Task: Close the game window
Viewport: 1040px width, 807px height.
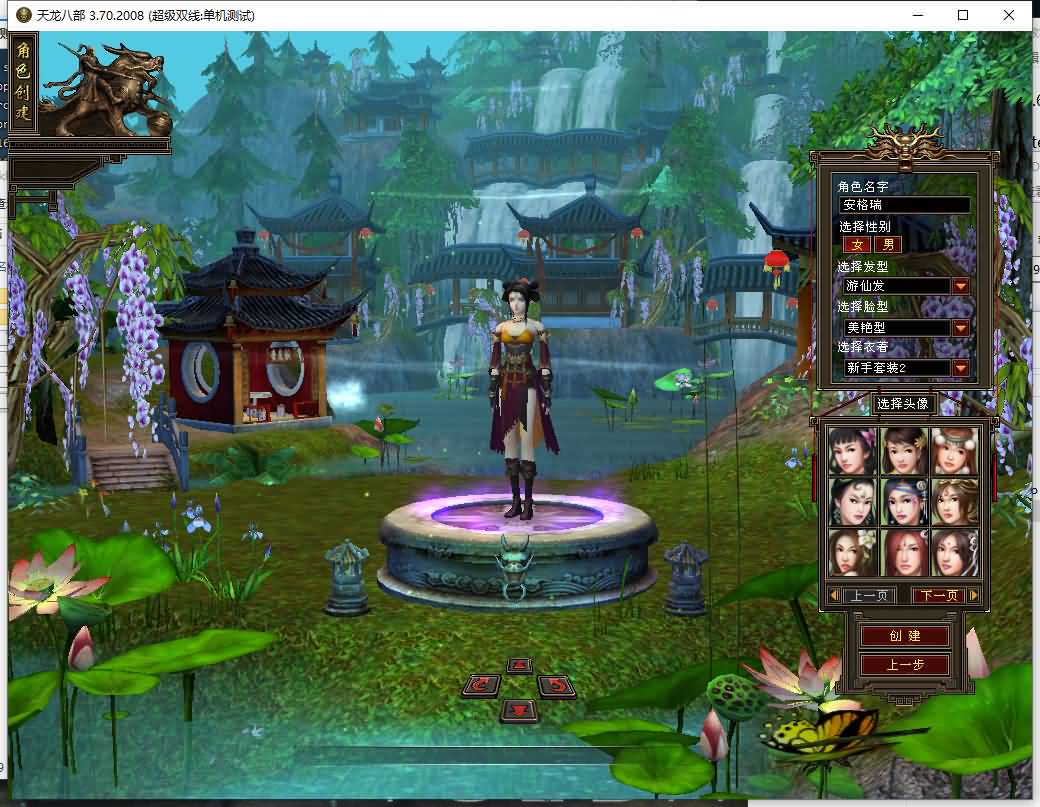Action: (1009, 15)
